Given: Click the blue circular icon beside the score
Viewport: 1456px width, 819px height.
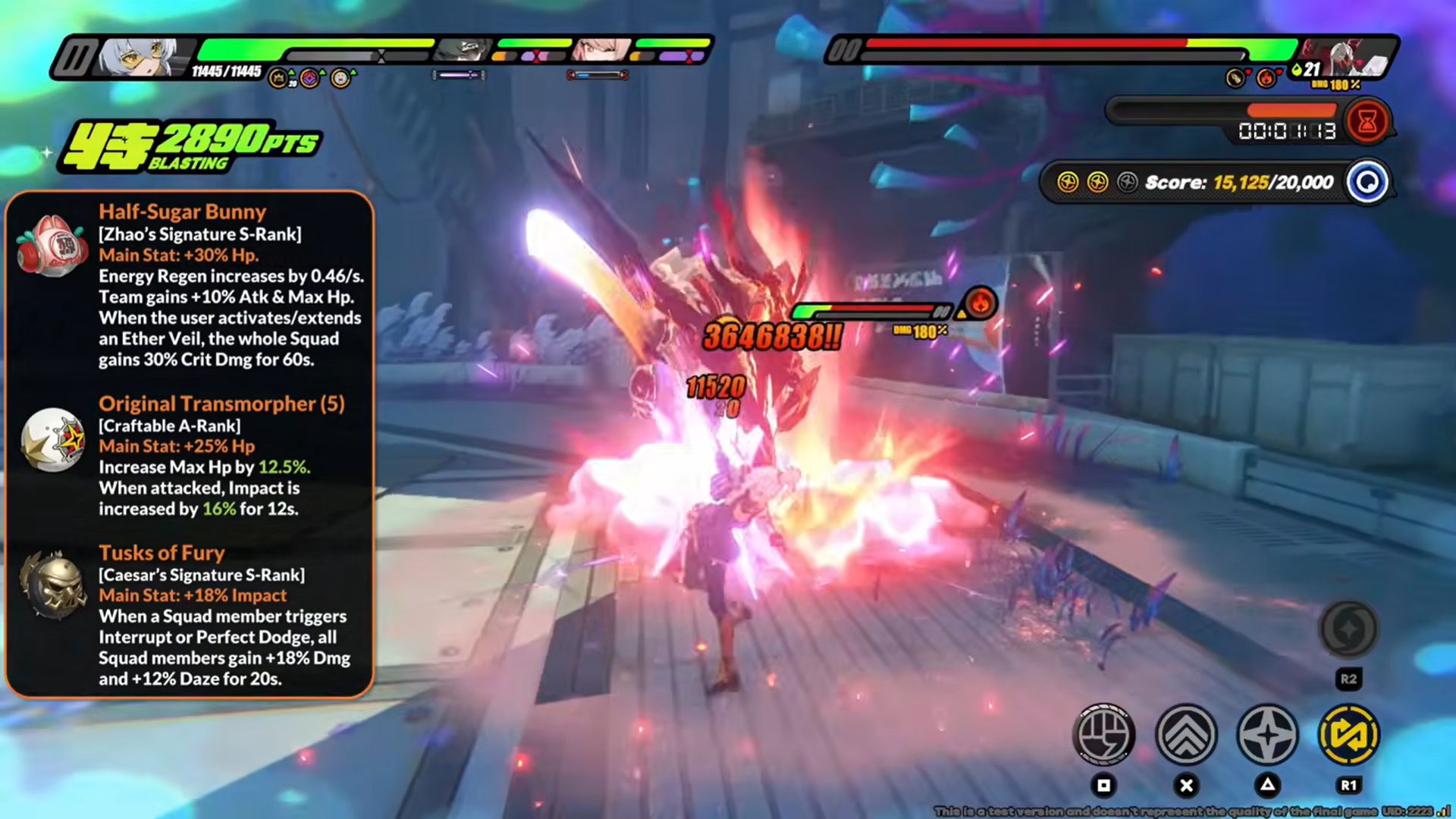Looking at the screenshot, I should [1367, 182].
